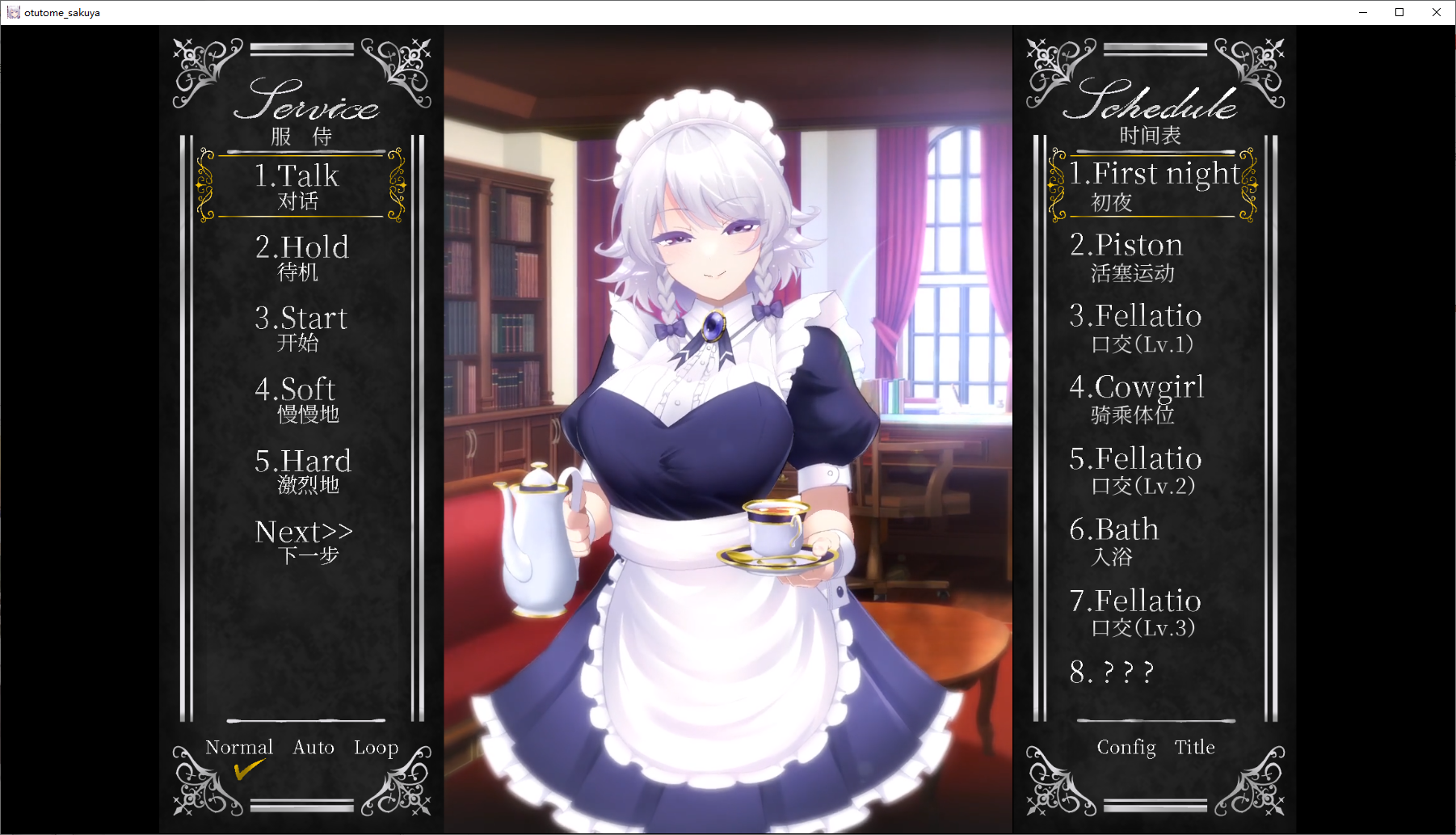Pick the 4.Soft service option
The width and height of the screenshot is (1456, 835).
coord(297,399)
